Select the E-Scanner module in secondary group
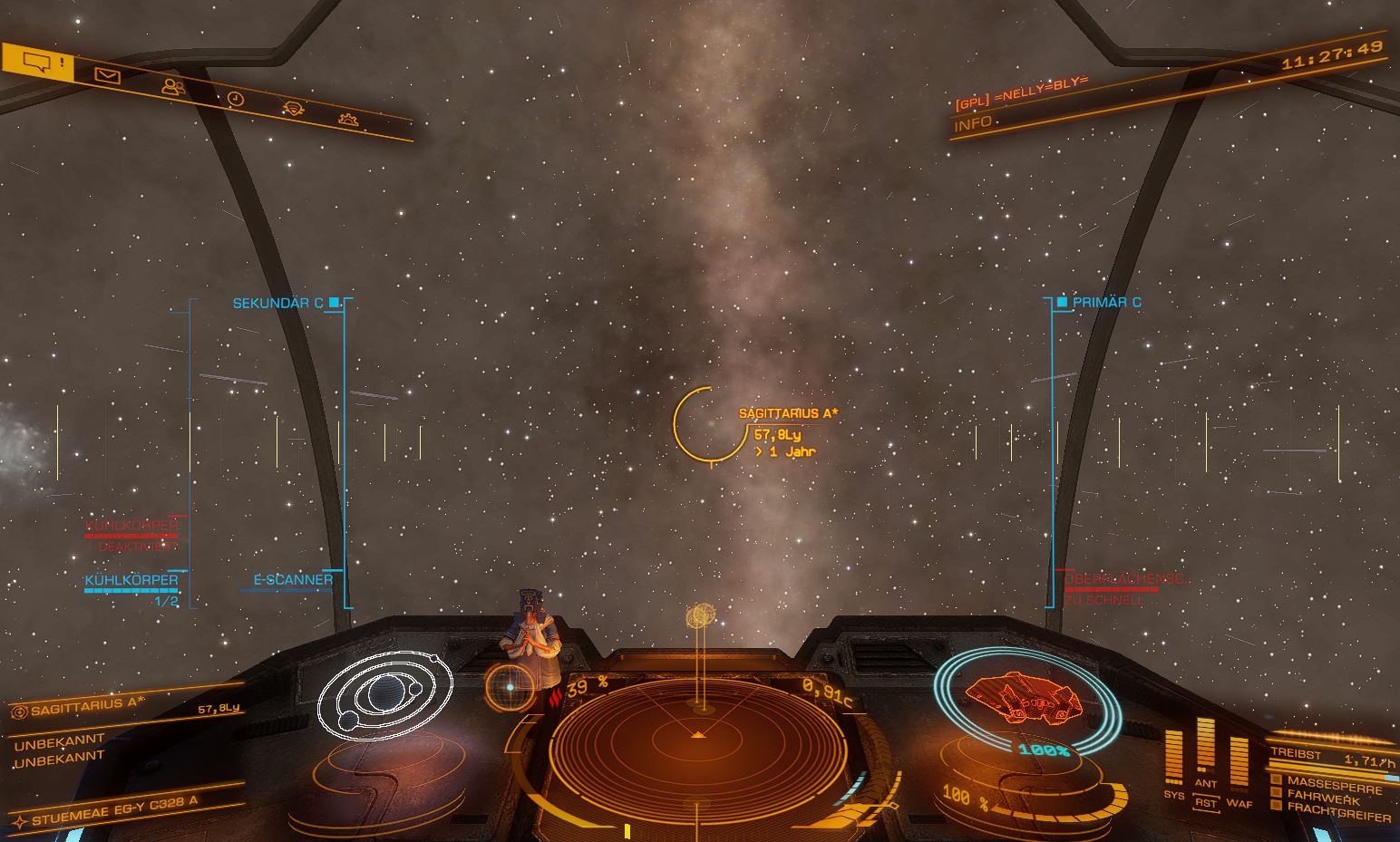Screen dimensions: 1400x842 pyautogui.click(x=292, y=580)
